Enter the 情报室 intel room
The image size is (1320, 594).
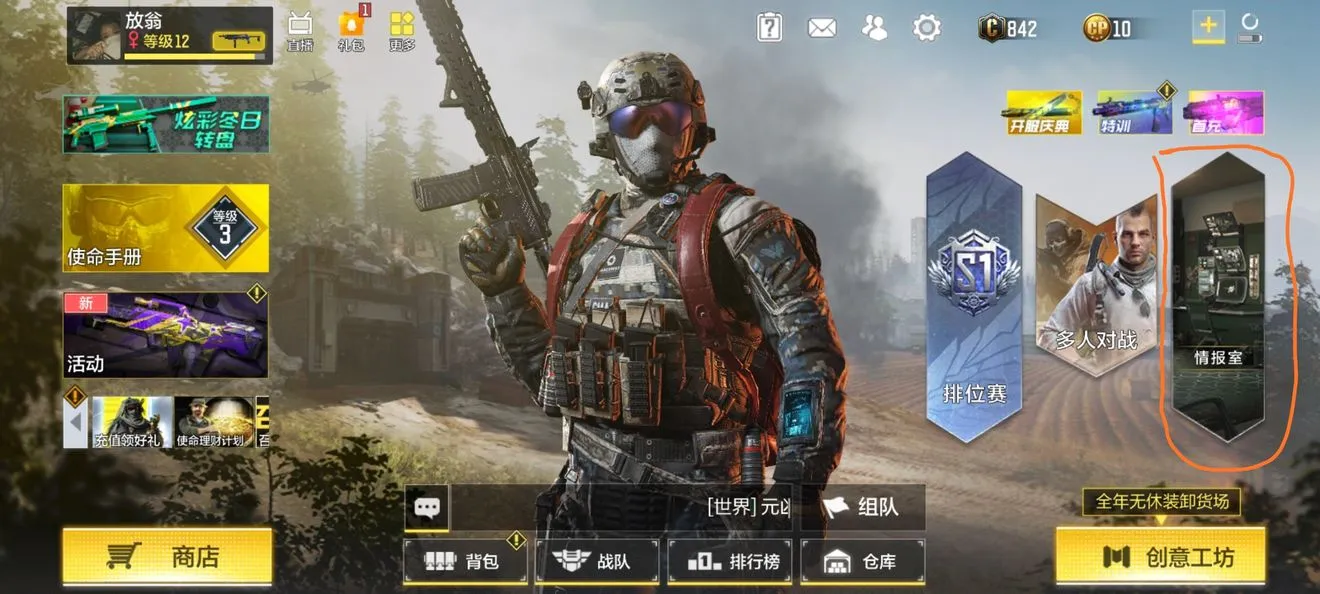1218,300
